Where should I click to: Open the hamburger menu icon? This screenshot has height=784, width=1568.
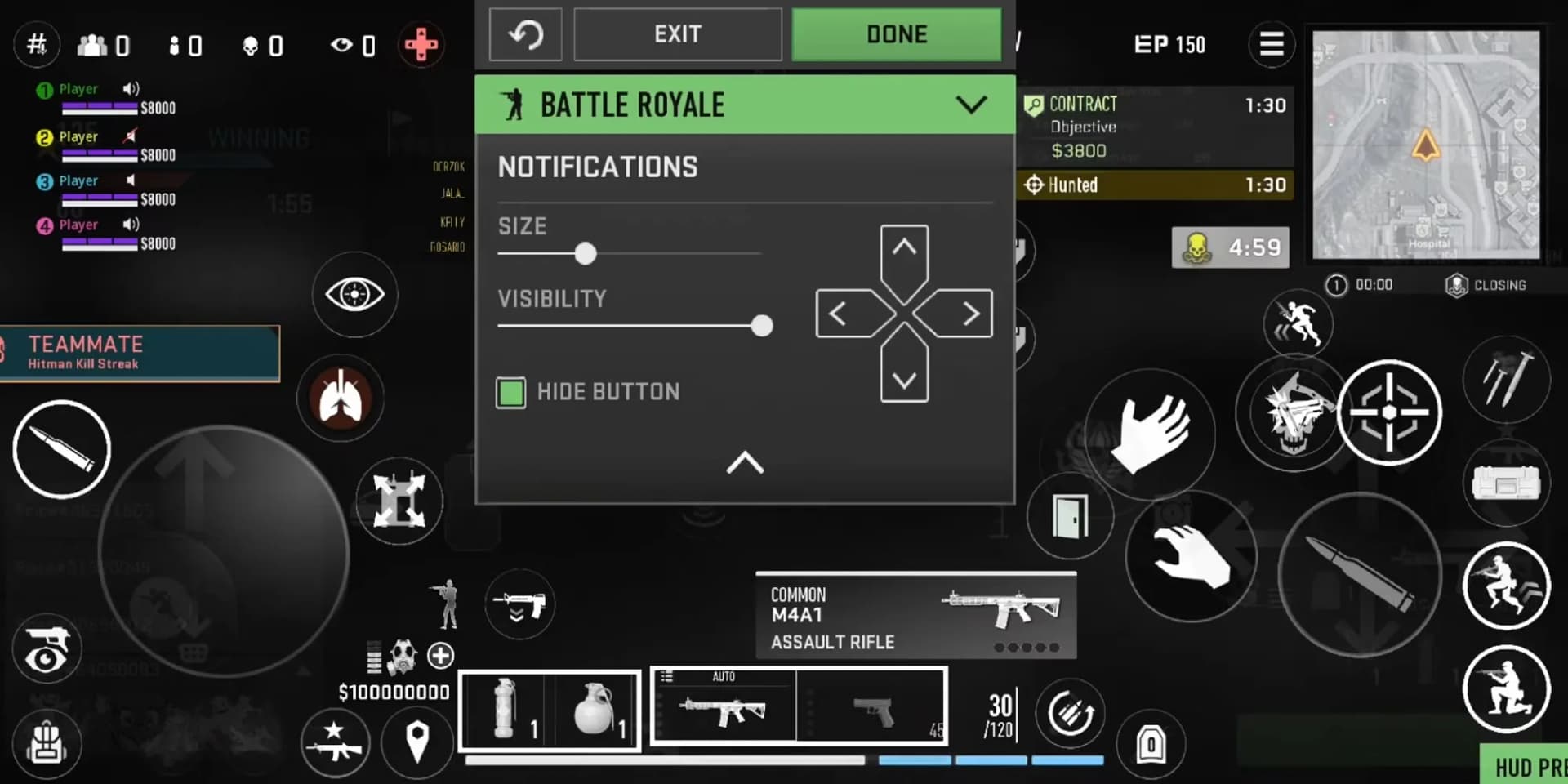(1271, 44)
